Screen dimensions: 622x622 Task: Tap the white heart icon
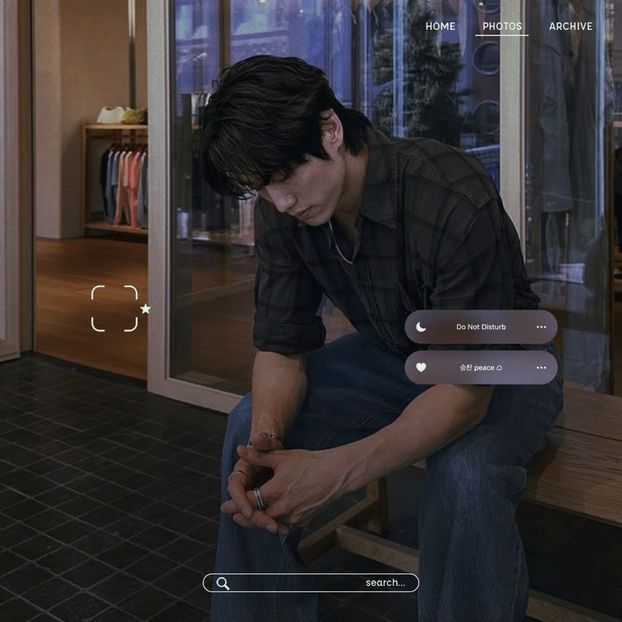tap(421, 367)
